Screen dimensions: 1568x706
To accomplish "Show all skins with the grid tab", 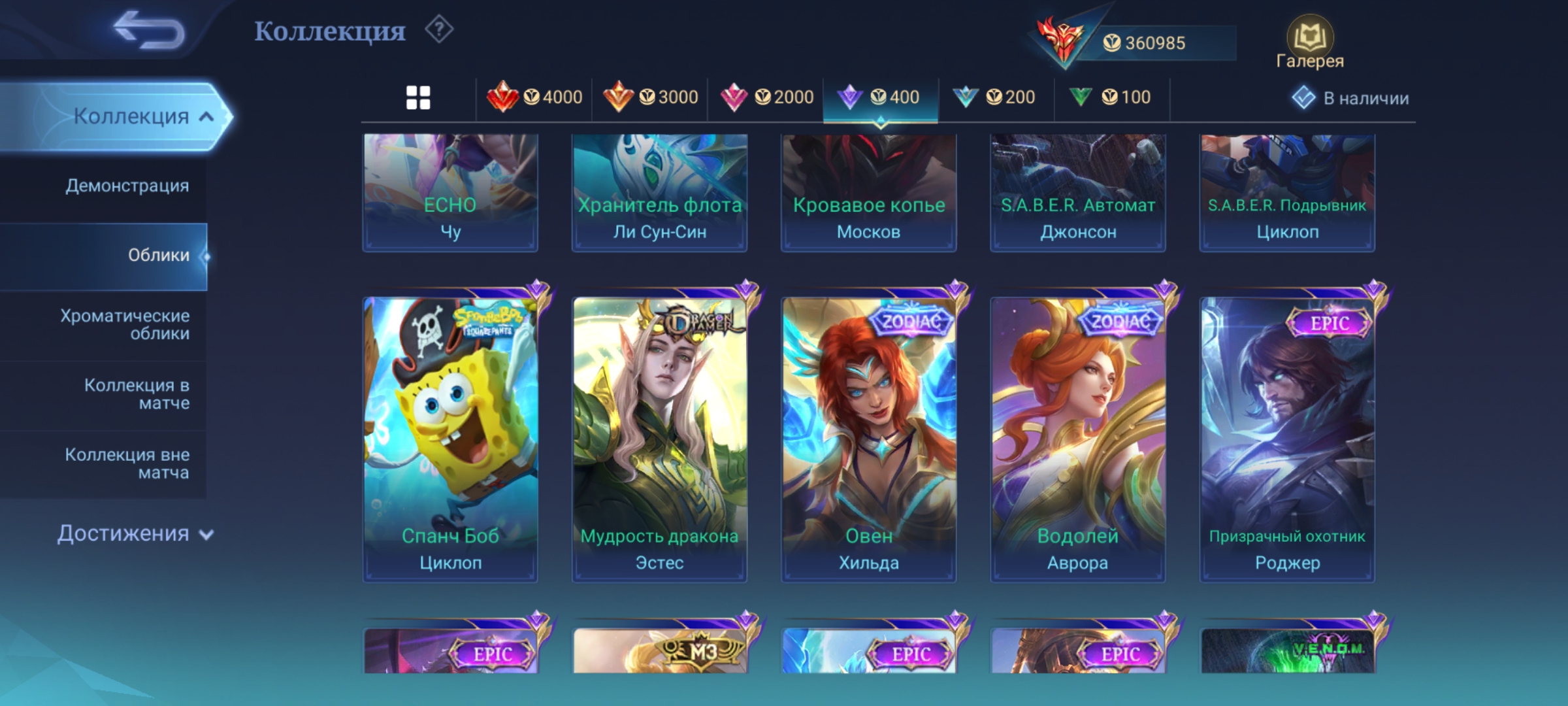I will point(418,98).
